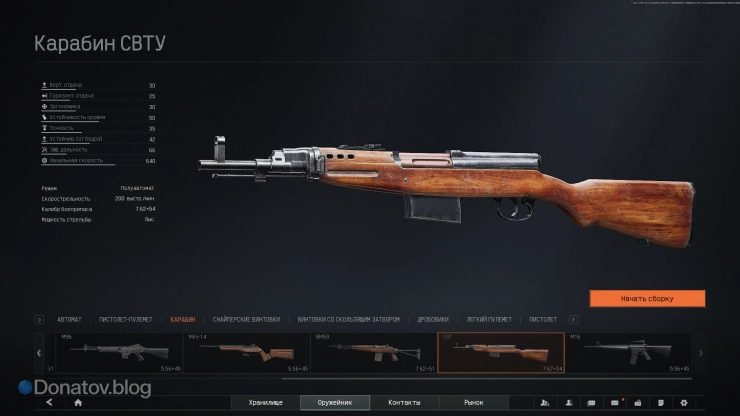740x416 pixels.
Task: Choose Винтовки со скользящим затвором tab
Action: 349,320
